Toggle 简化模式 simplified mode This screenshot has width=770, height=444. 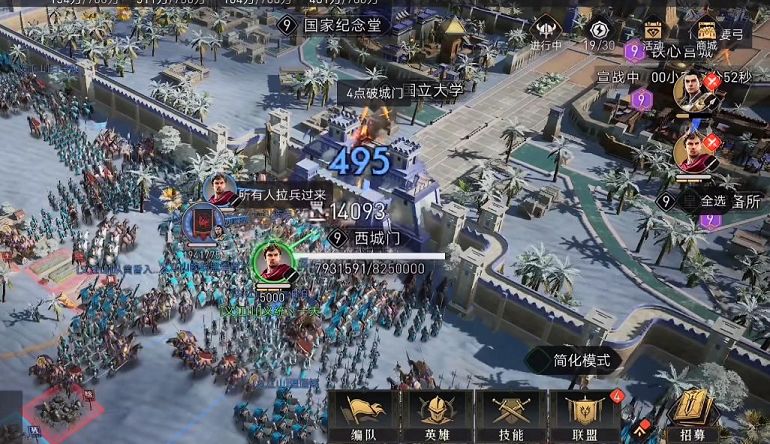point(573,360)
